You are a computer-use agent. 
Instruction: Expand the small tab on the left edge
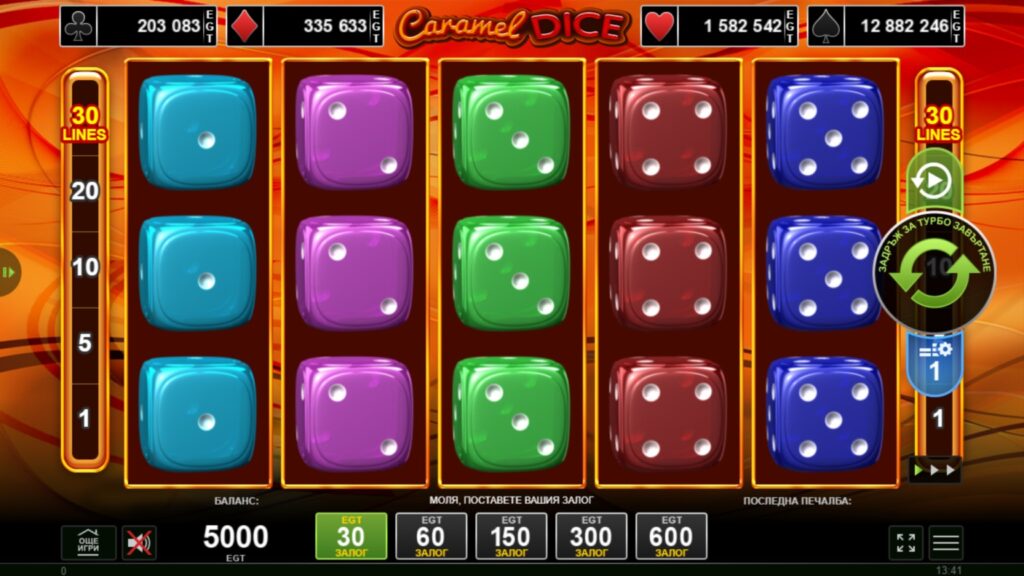pos(9,272)
